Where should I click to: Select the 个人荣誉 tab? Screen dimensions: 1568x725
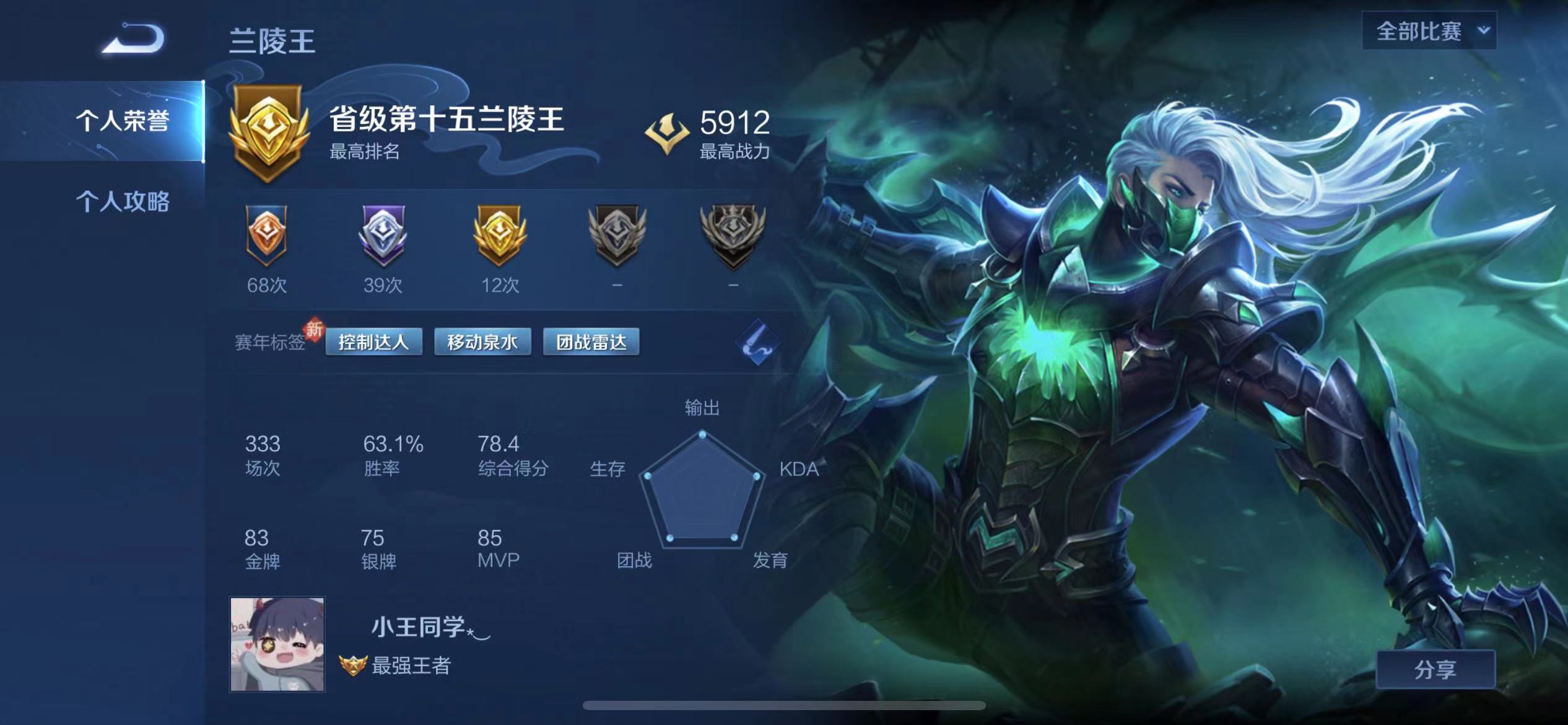124,118
